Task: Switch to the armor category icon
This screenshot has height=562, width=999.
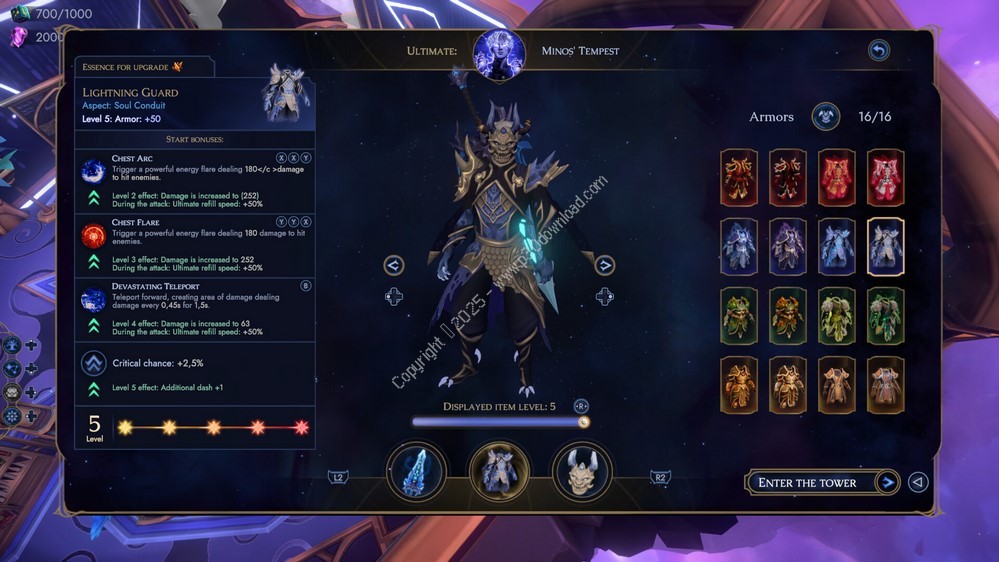Action: tap(499, 472)
